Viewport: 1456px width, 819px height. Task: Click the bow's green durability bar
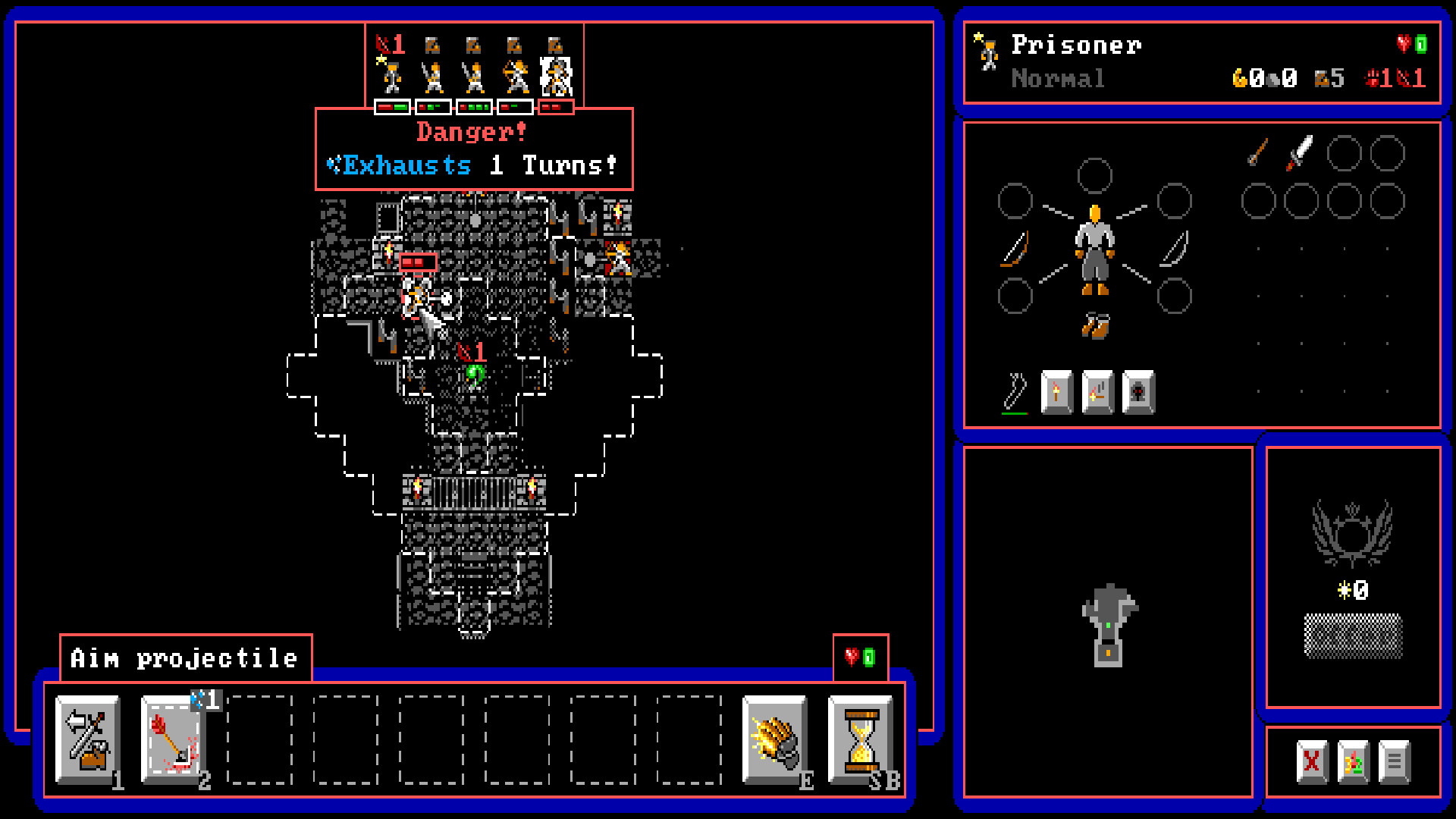click(1015, 413)
